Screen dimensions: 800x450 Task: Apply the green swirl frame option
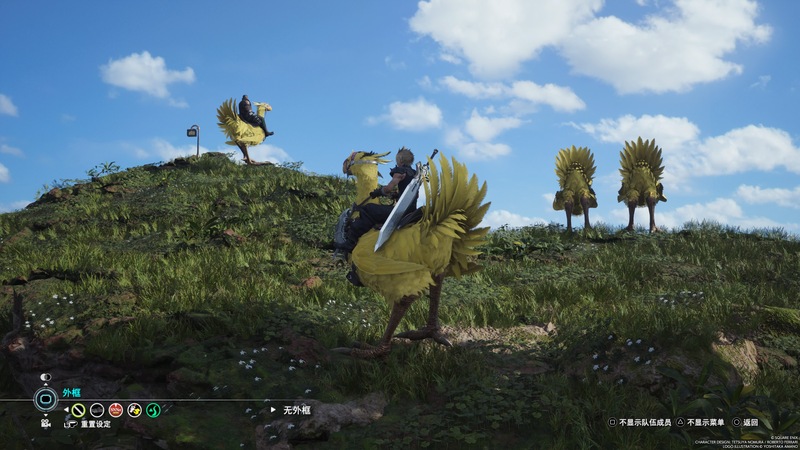(153, 410)
